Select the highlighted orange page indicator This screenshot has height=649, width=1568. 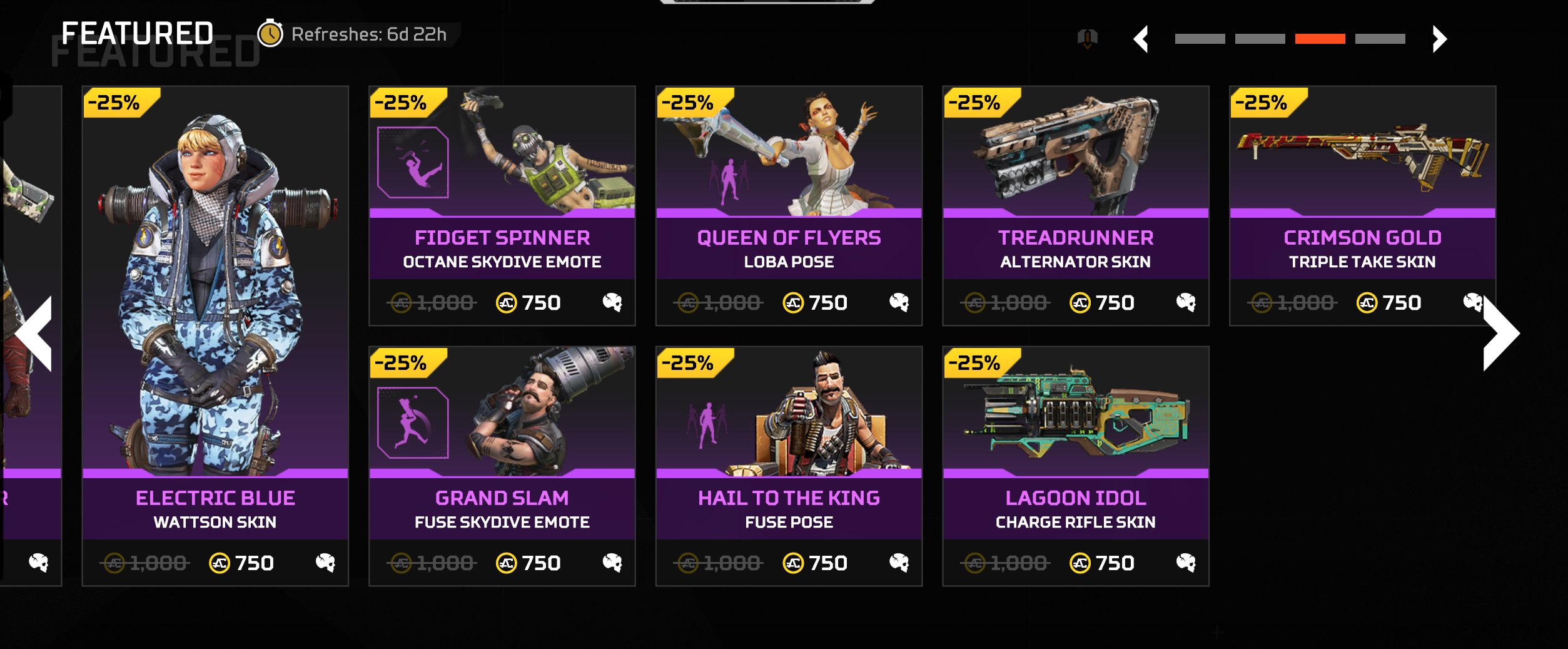(x=1320, y=39)
